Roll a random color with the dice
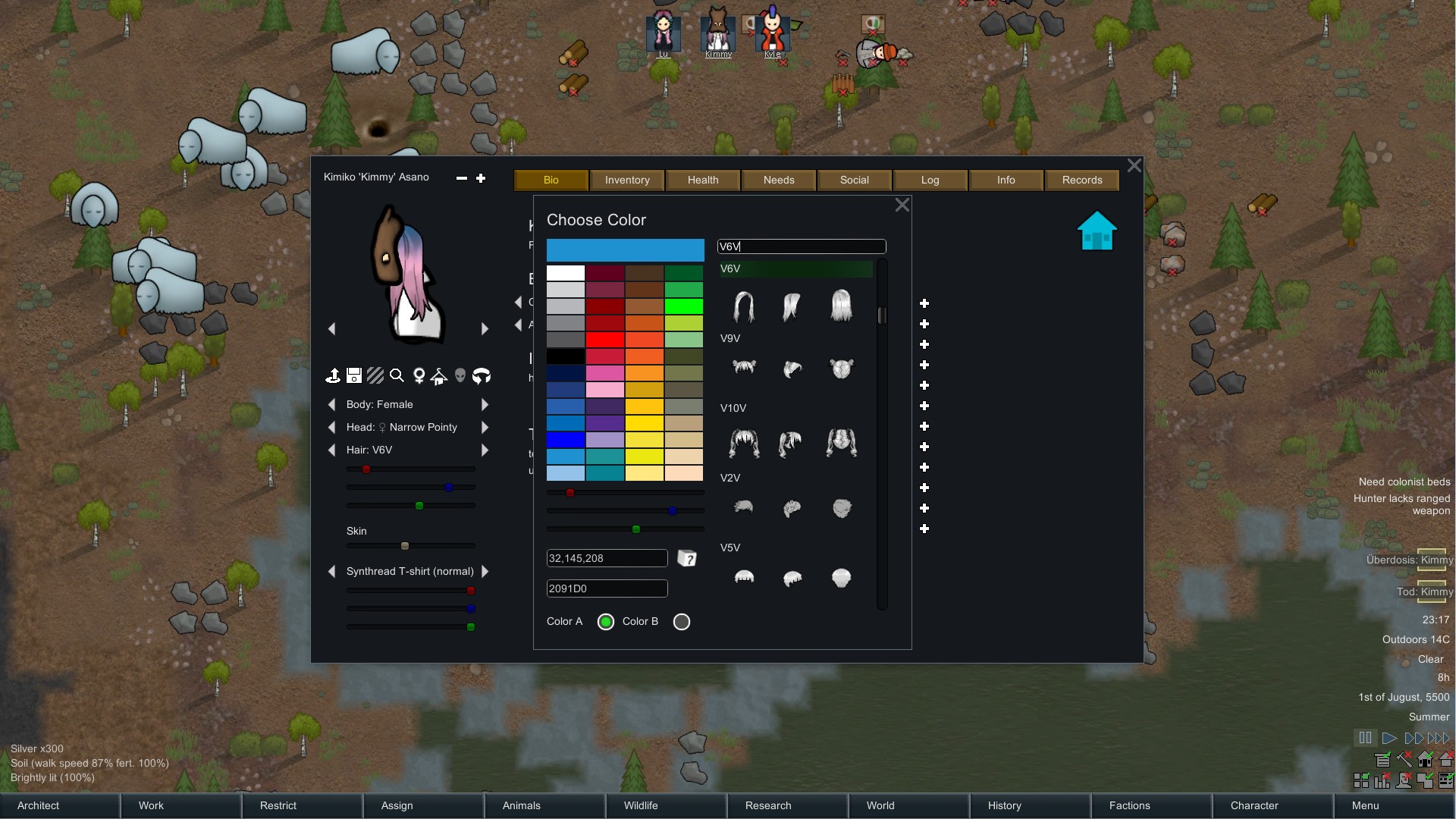 (687, 559)
